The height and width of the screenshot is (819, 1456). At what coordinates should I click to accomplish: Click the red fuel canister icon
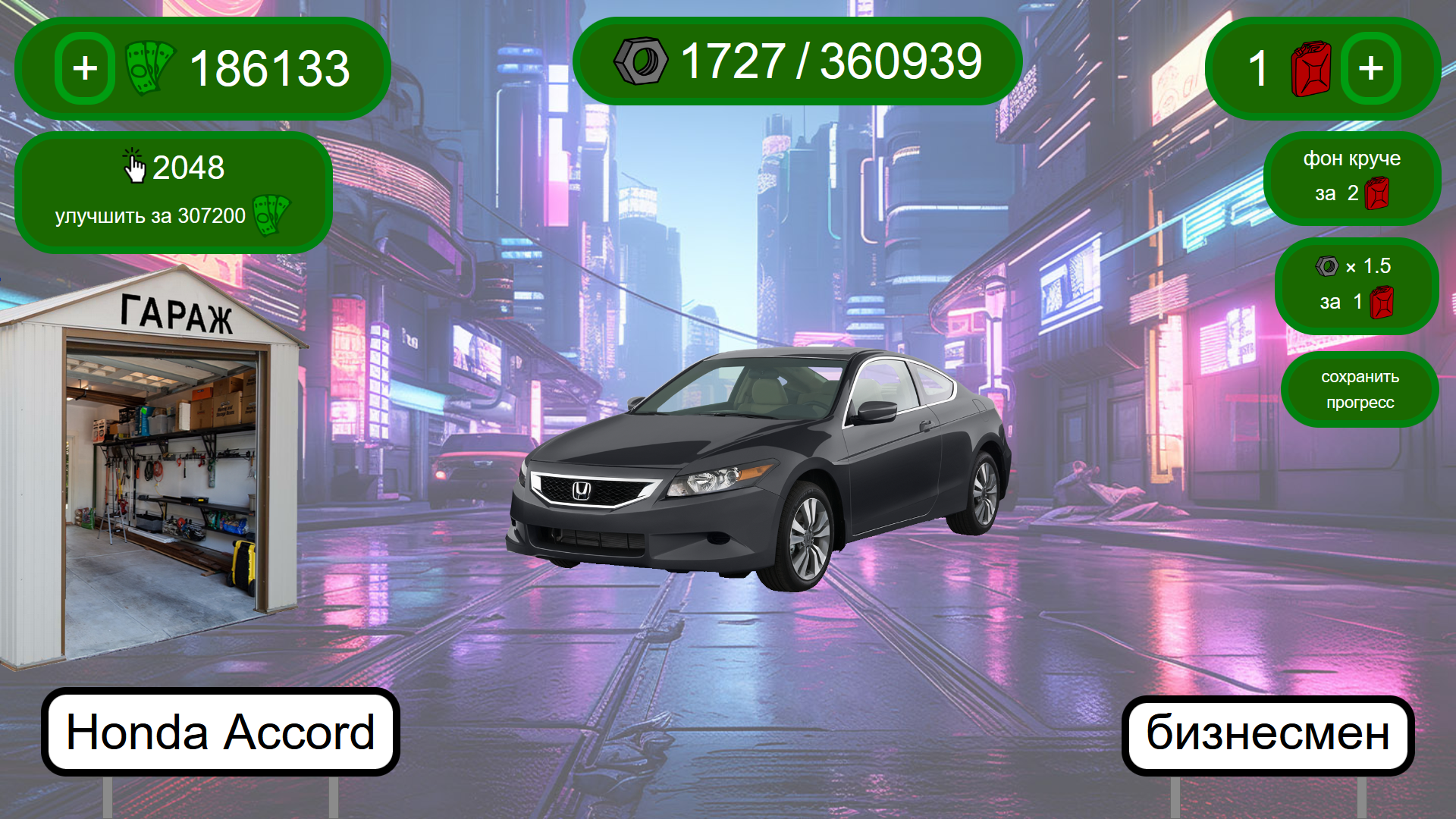[1310, 70]
